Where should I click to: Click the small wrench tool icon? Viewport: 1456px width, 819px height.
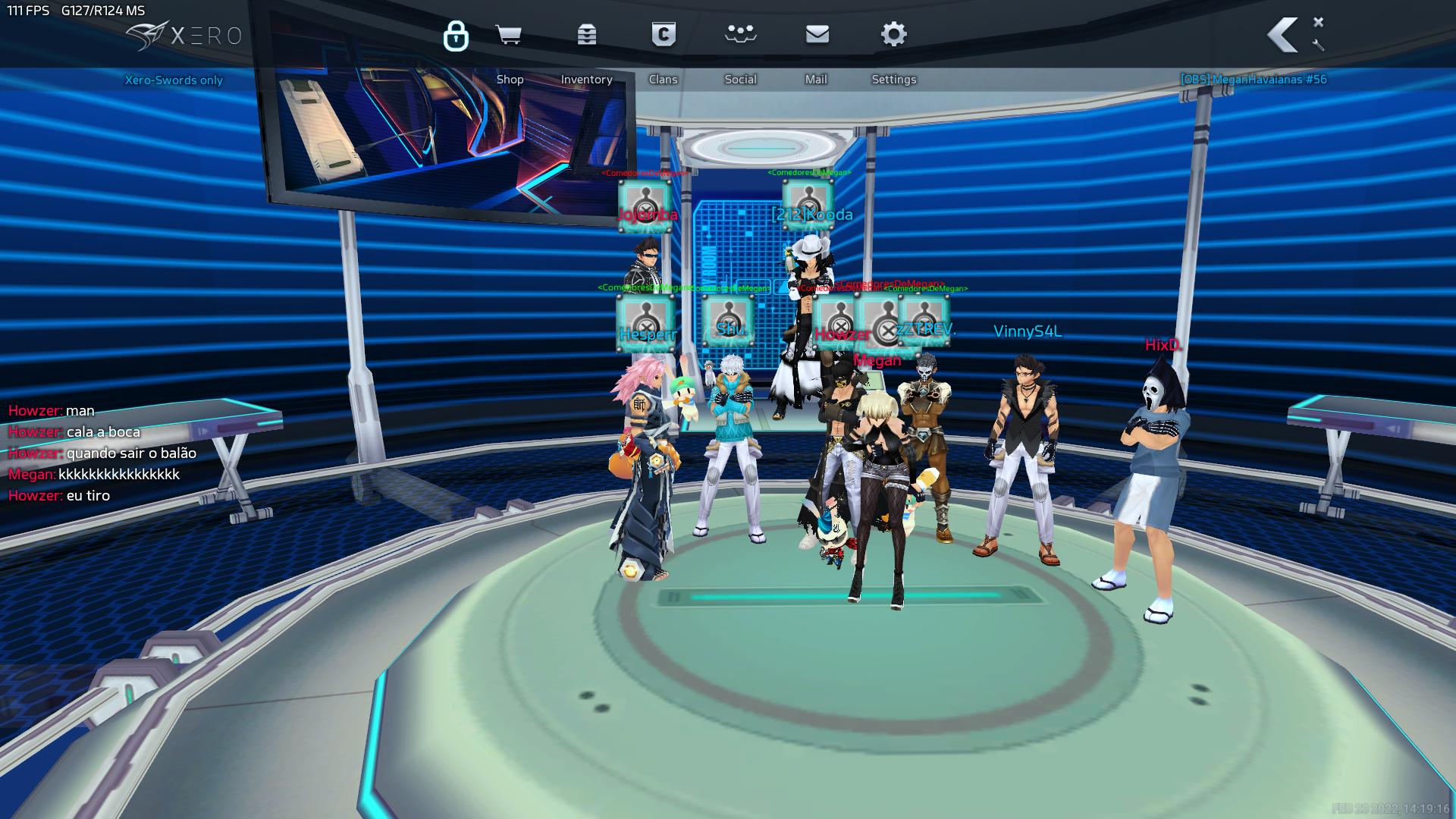tap(1318, 45)
